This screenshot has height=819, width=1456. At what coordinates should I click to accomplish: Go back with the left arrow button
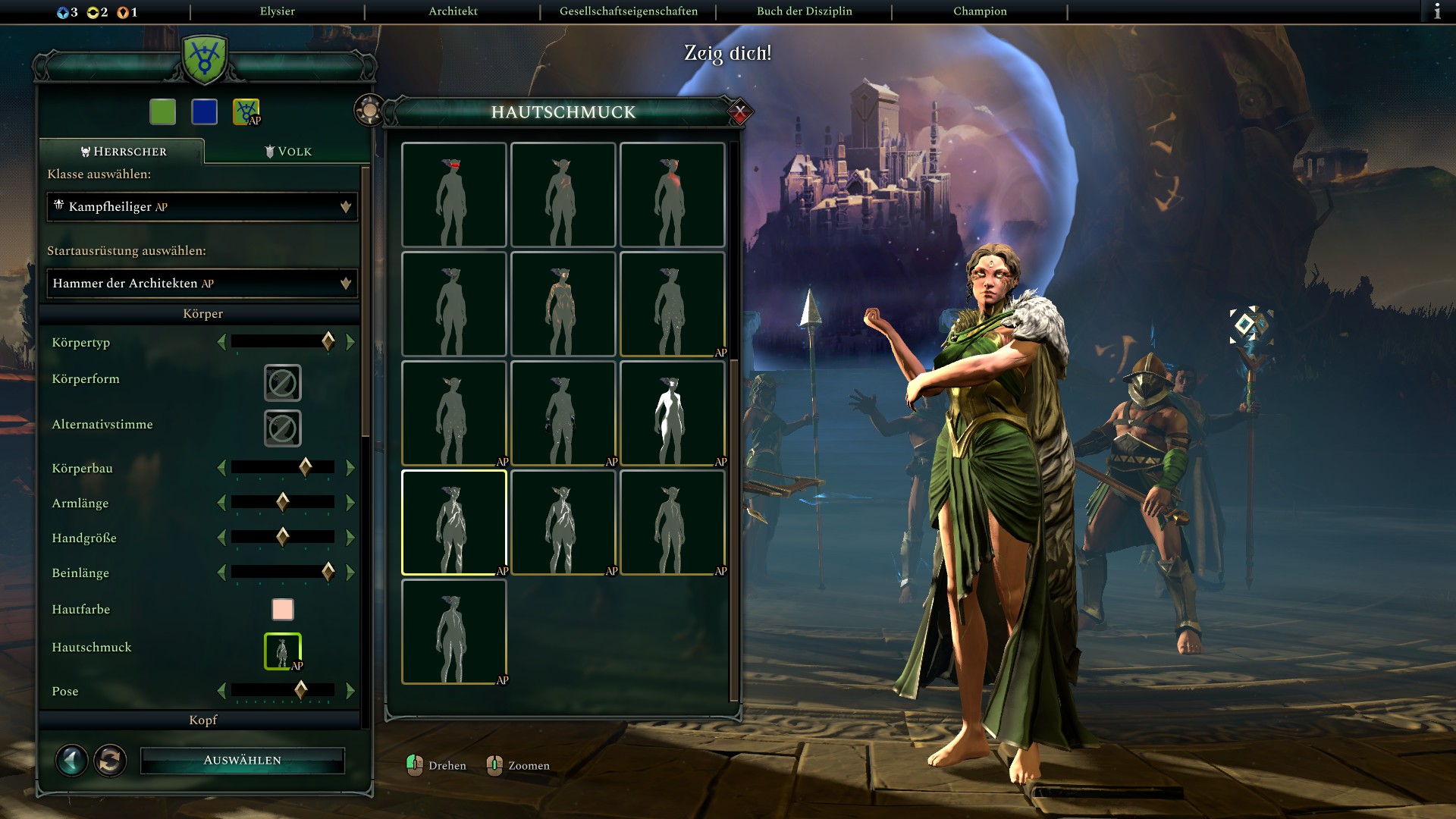pos(72,760)
